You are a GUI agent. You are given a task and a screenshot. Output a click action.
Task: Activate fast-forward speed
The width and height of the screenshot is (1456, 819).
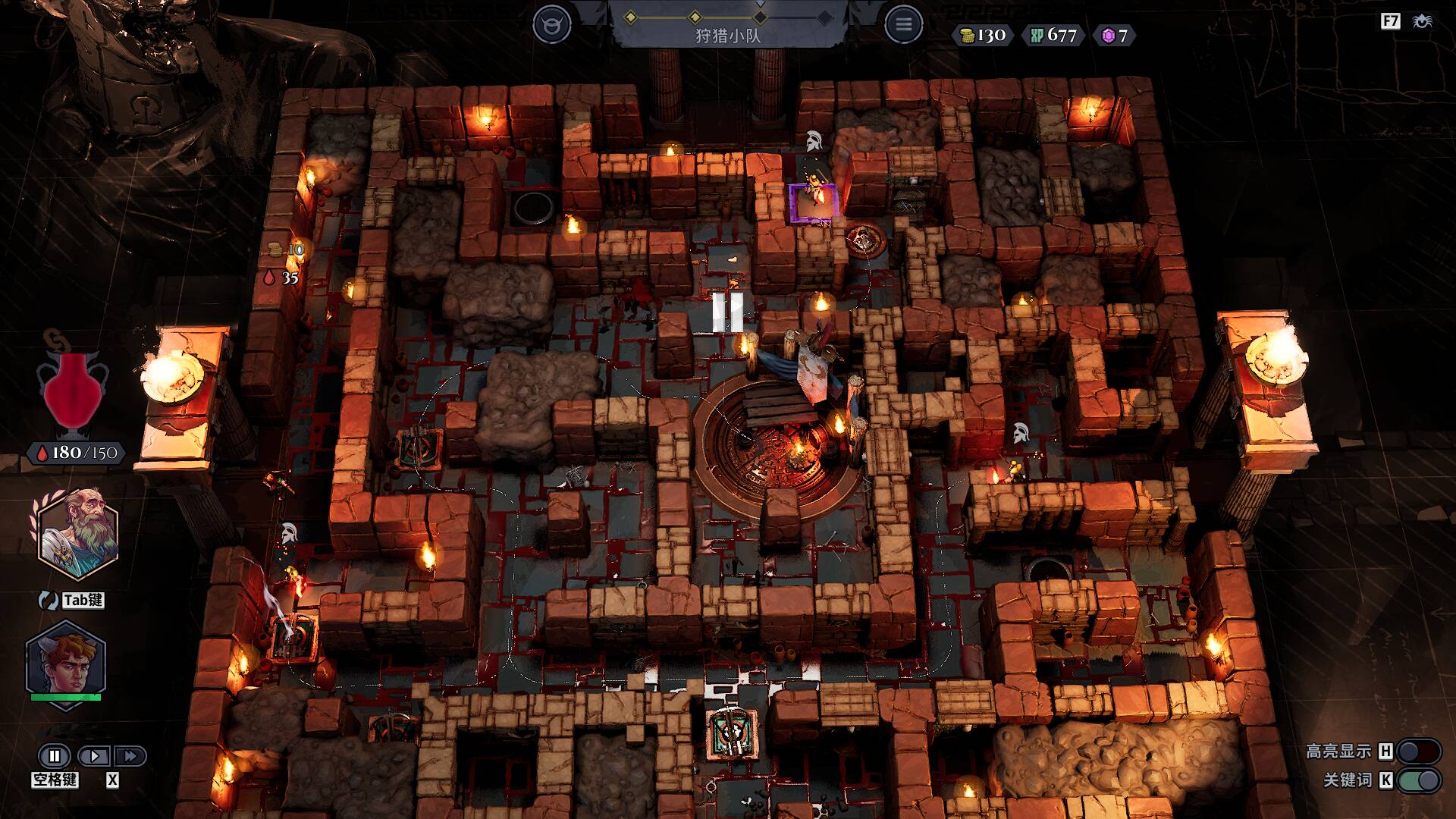click(130, 755)
